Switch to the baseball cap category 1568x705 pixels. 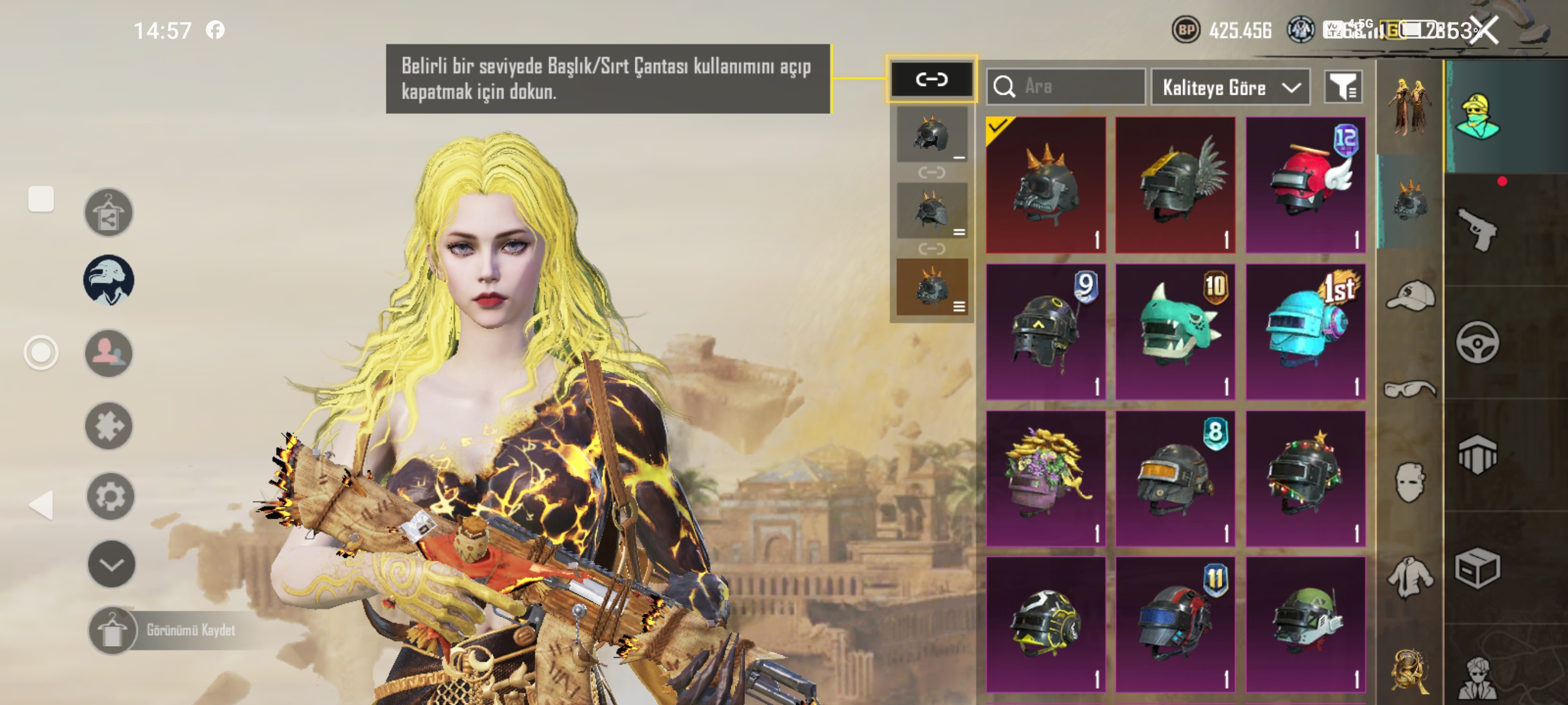[1410, 296]
